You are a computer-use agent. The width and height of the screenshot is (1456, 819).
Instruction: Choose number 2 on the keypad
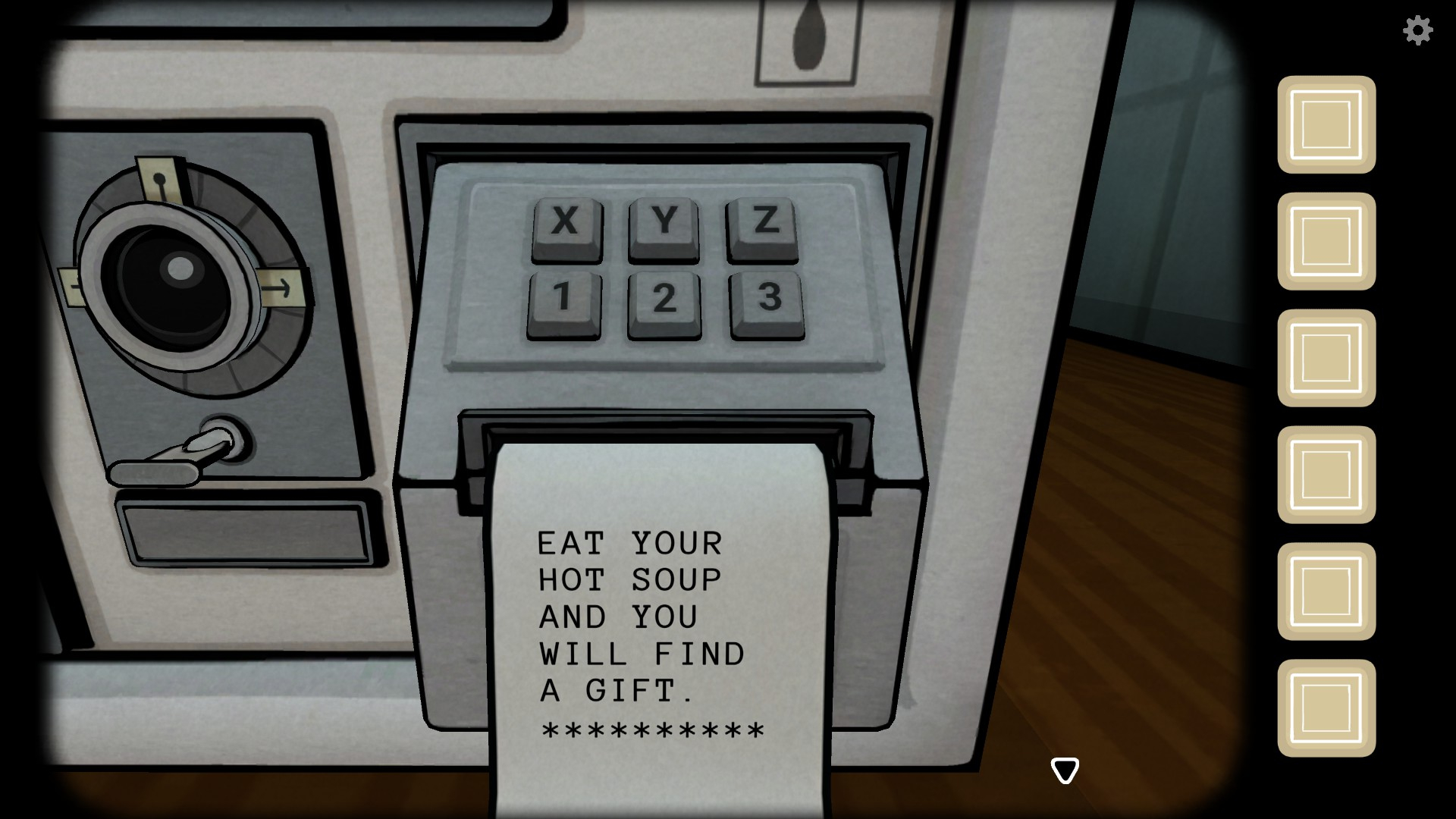pyautogui.click(x=664, y=301)
